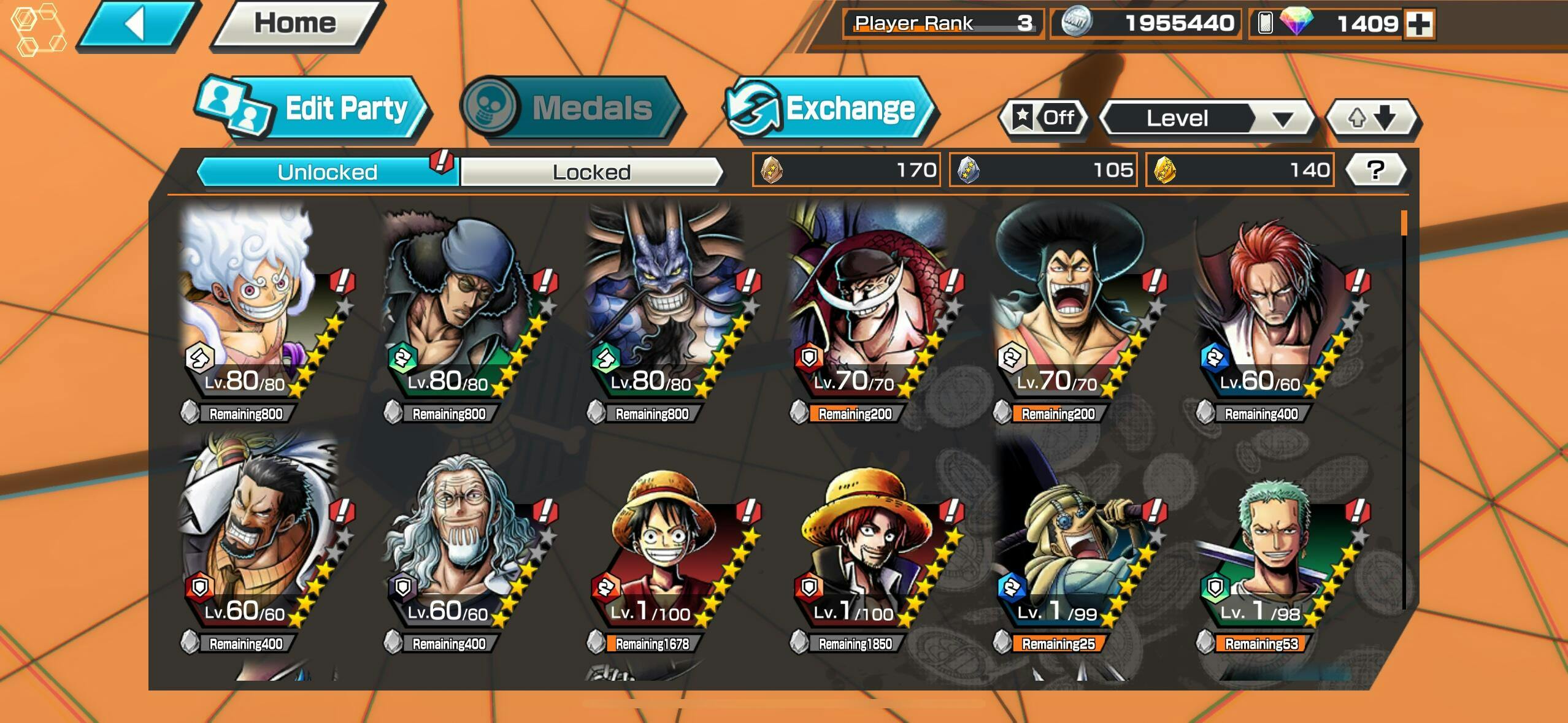
Task: Select Gear 5 Luffy character card
Action: [258, 307]
